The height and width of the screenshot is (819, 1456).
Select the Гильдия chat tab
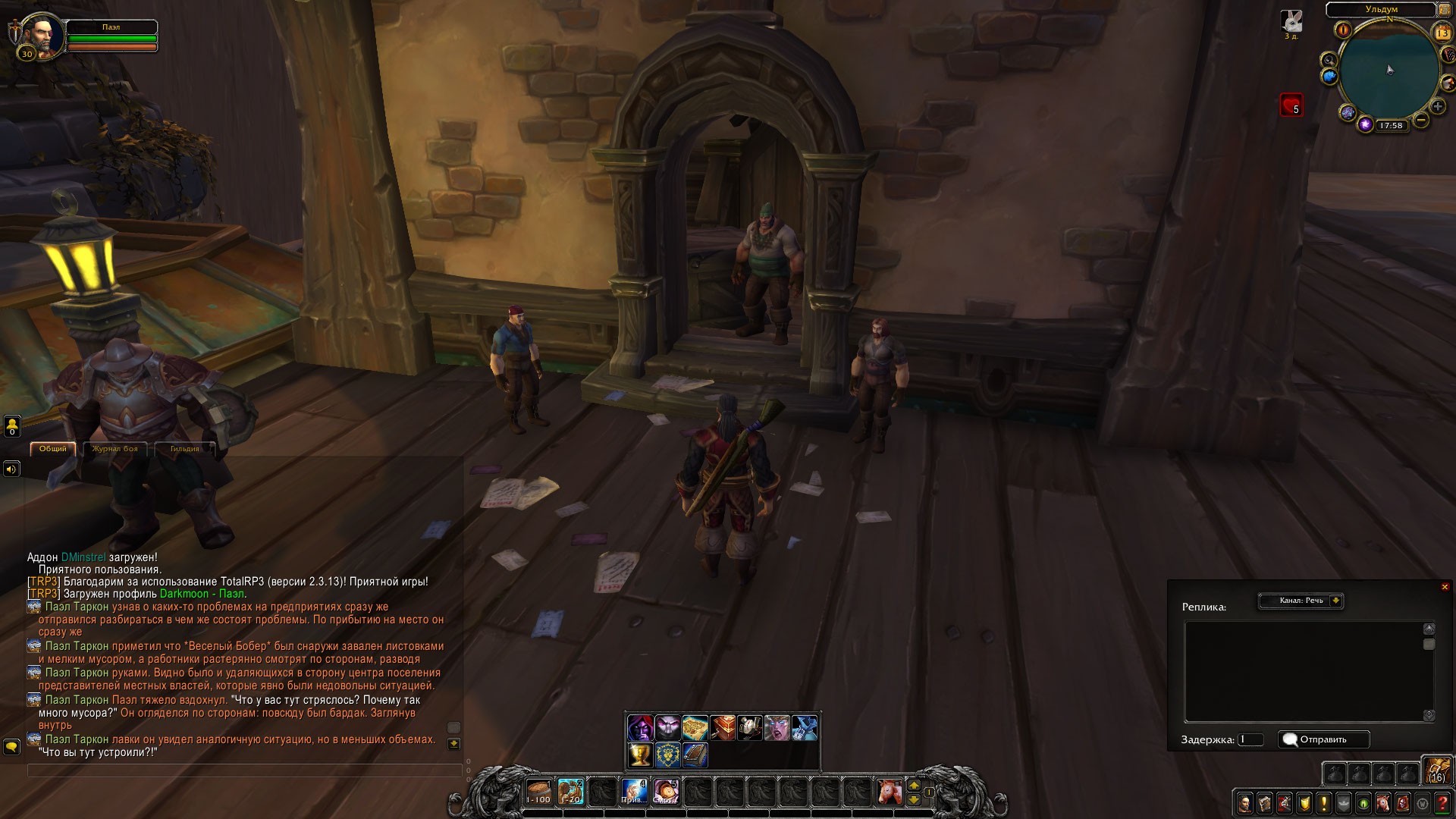(184, 449)
